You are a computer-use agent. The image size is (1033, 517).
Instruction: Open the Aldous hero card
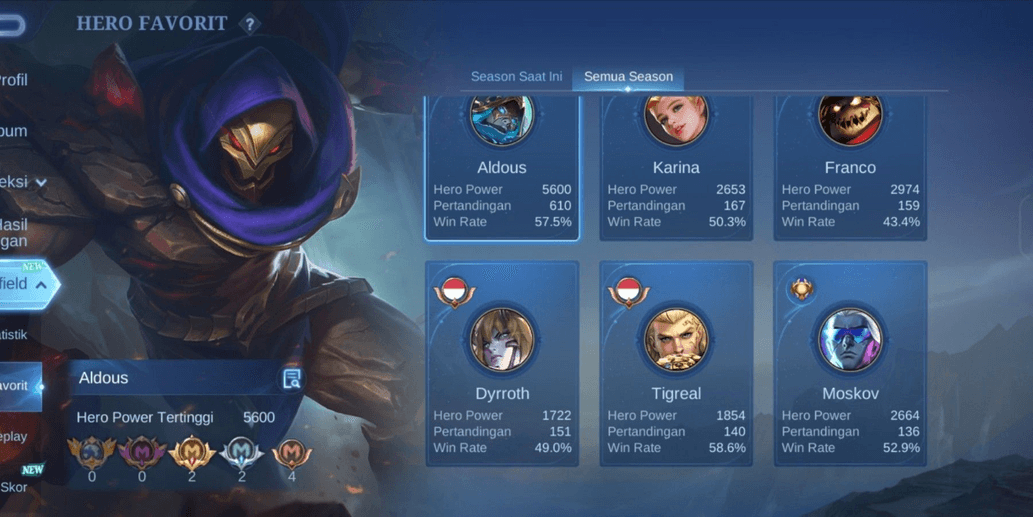coord(502,168)
